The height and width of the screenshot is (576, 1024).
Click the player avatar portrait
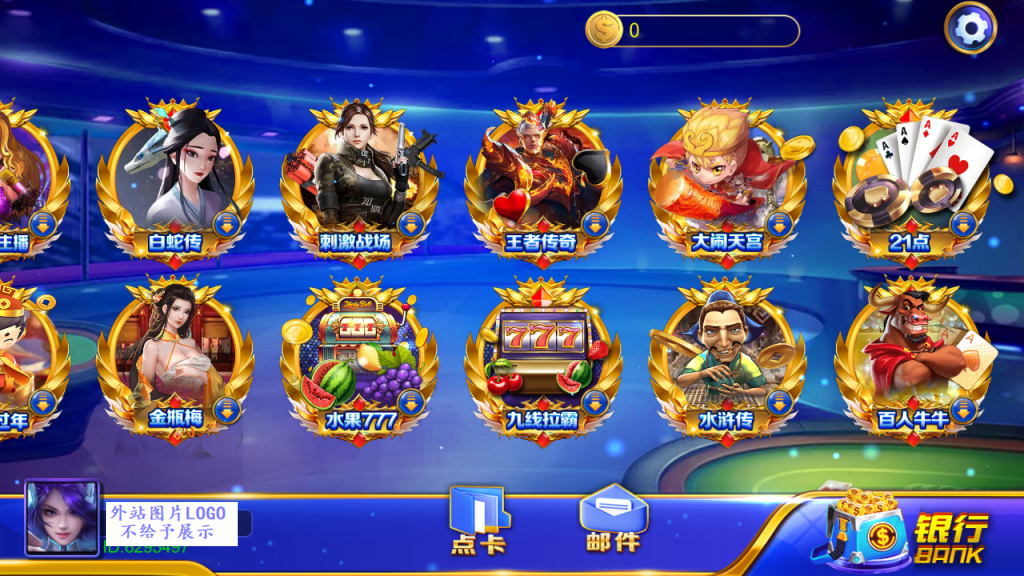click(x=62, y=519)
